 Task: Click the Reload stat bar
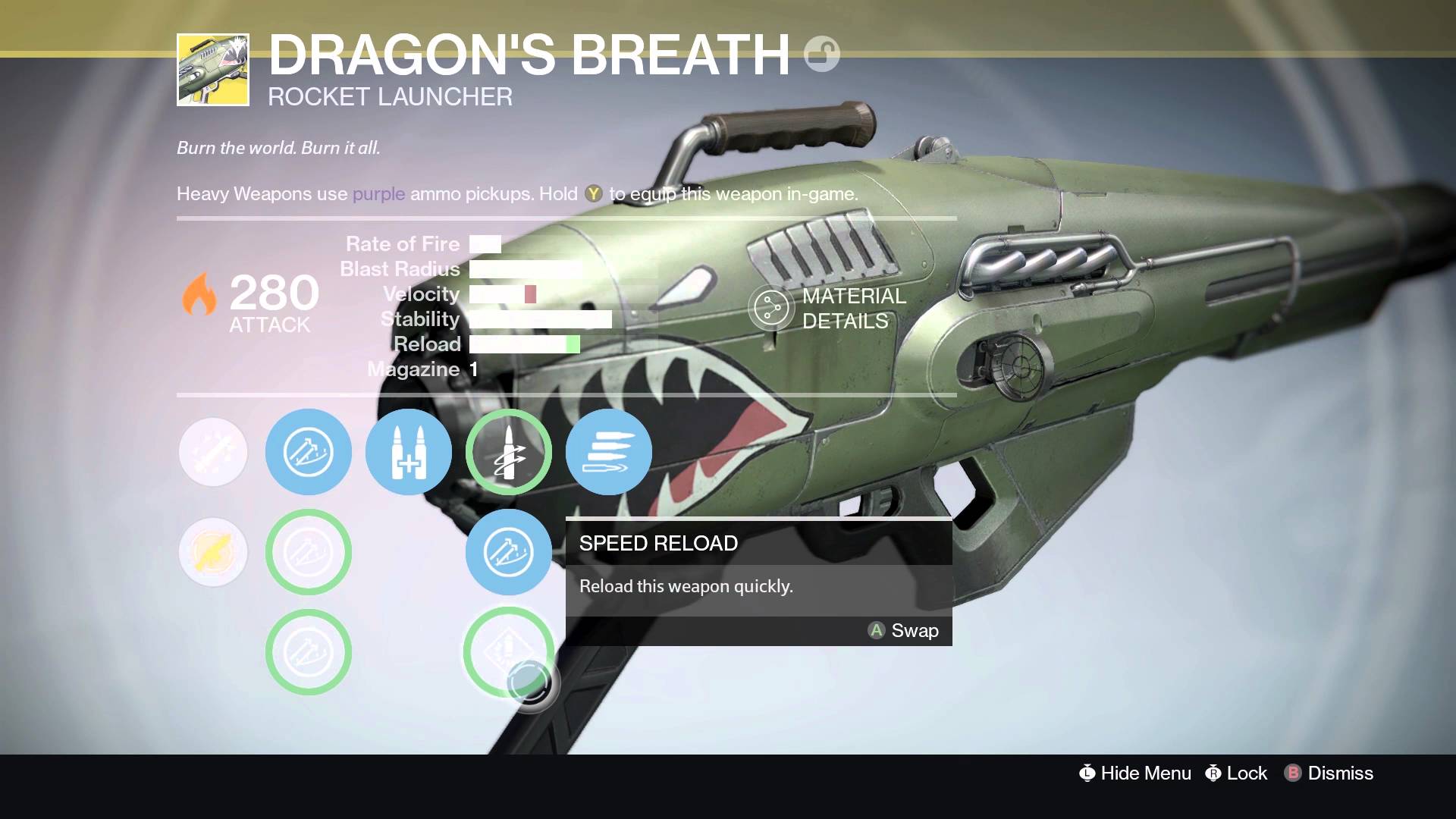click(x=523, y=344)
